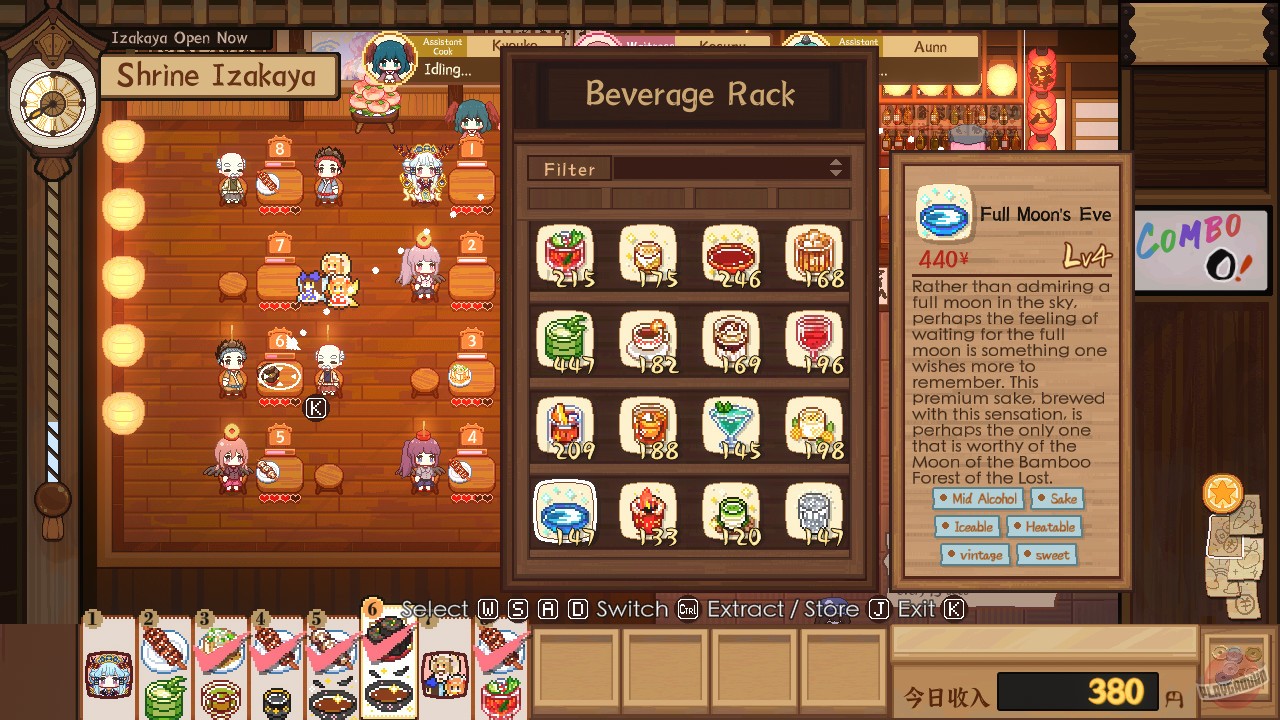Click the Aunn assistant nameplate
The image size is (1280, 720).
pyautogui.click(x=929, y=46)
